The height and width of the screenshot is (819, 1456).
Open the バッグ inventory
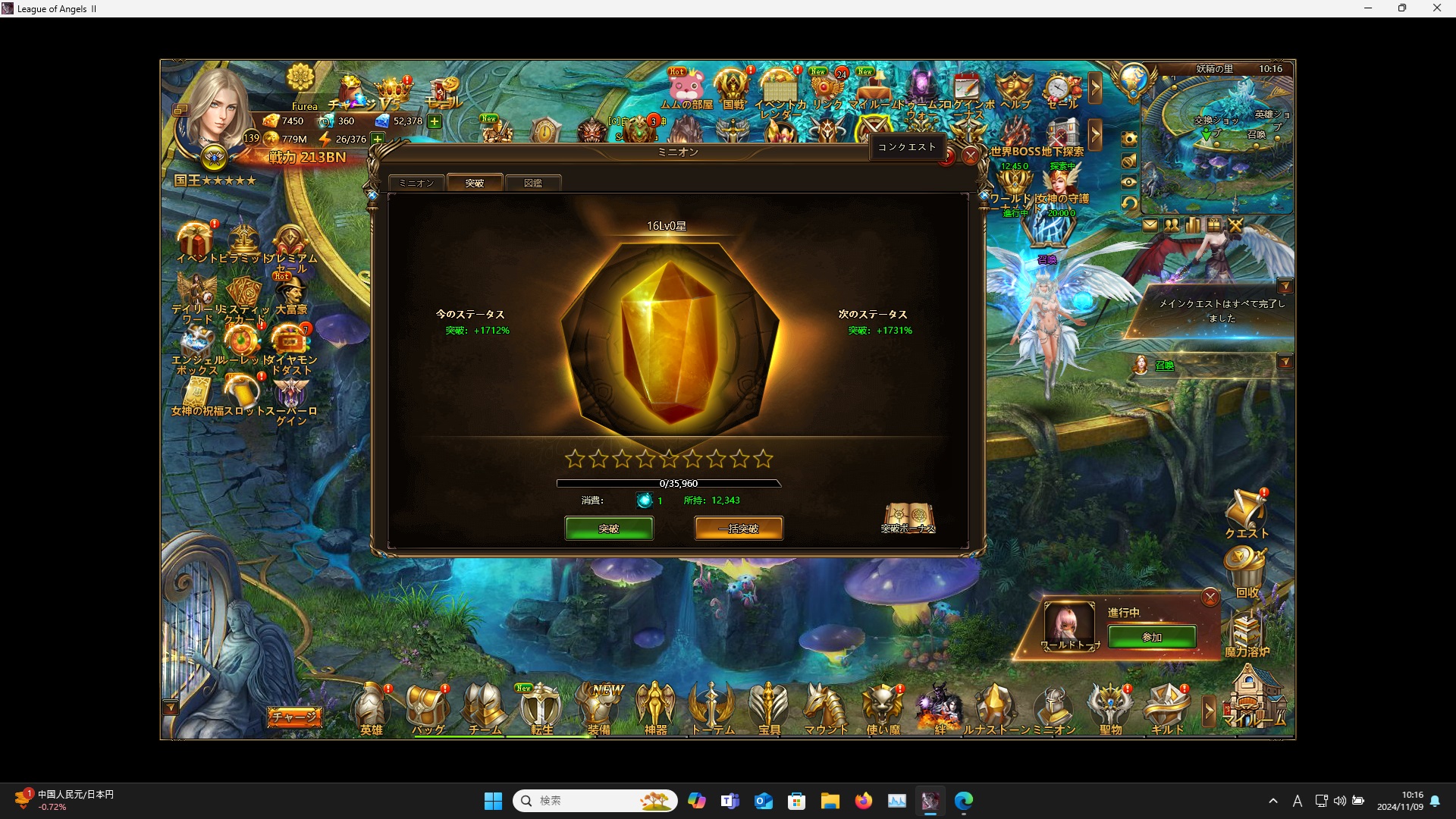428,710
